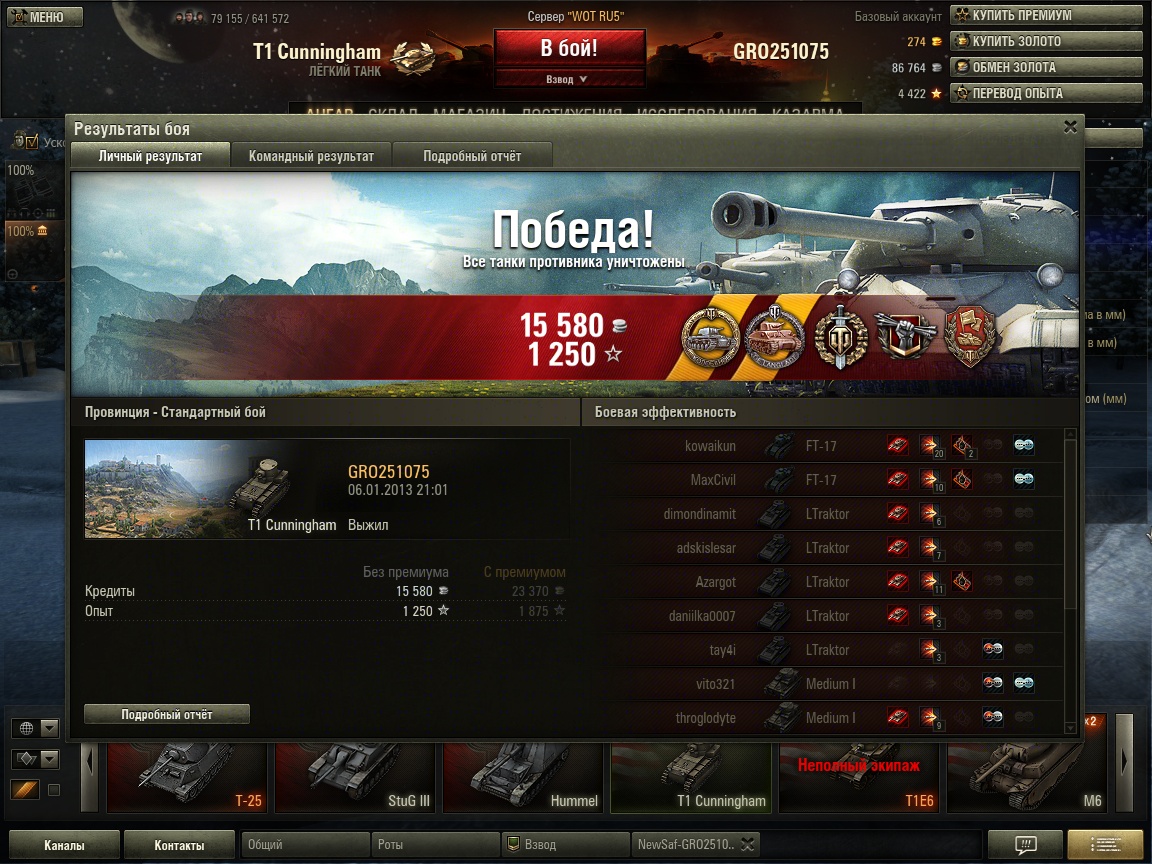
Task: Pick the Hummel tank in carousel
Action: pyautogui.click(x=522, y=777)
